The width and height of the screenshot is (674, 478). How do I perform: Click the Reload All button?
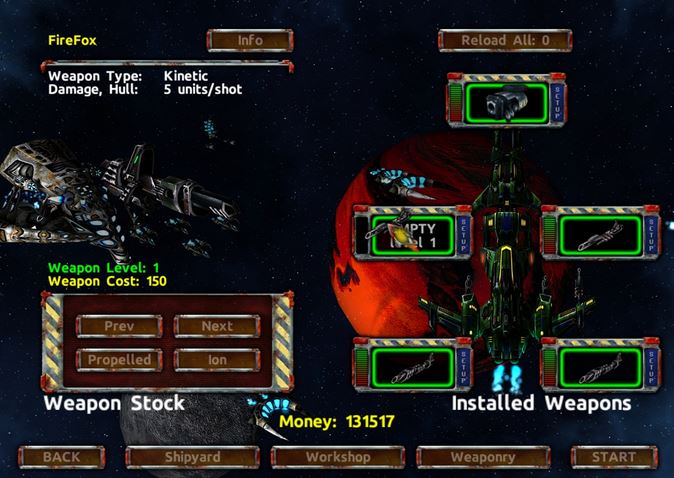(x=504, y=41)
